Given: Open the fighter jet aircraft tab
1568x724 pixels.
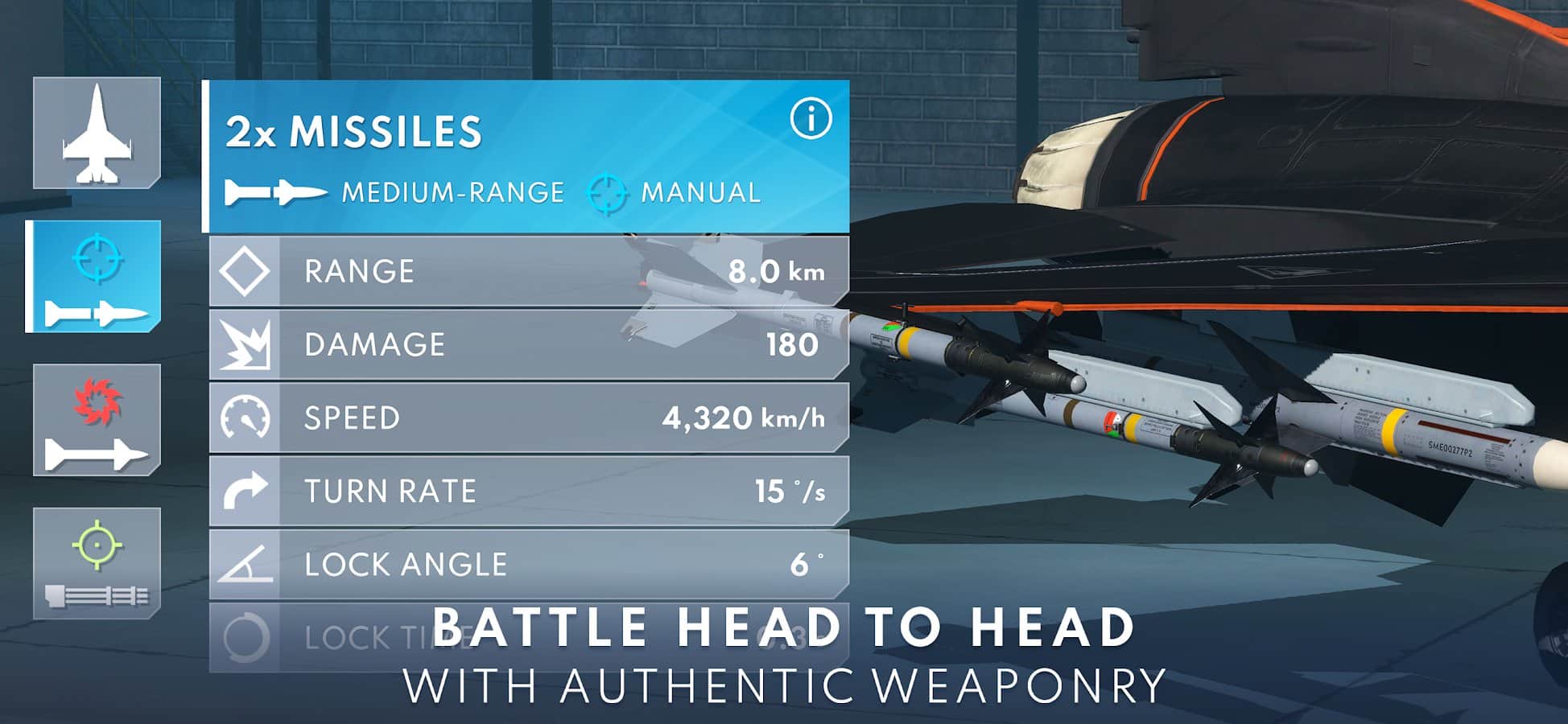Looking at the screenshot, I should [97, 134].
